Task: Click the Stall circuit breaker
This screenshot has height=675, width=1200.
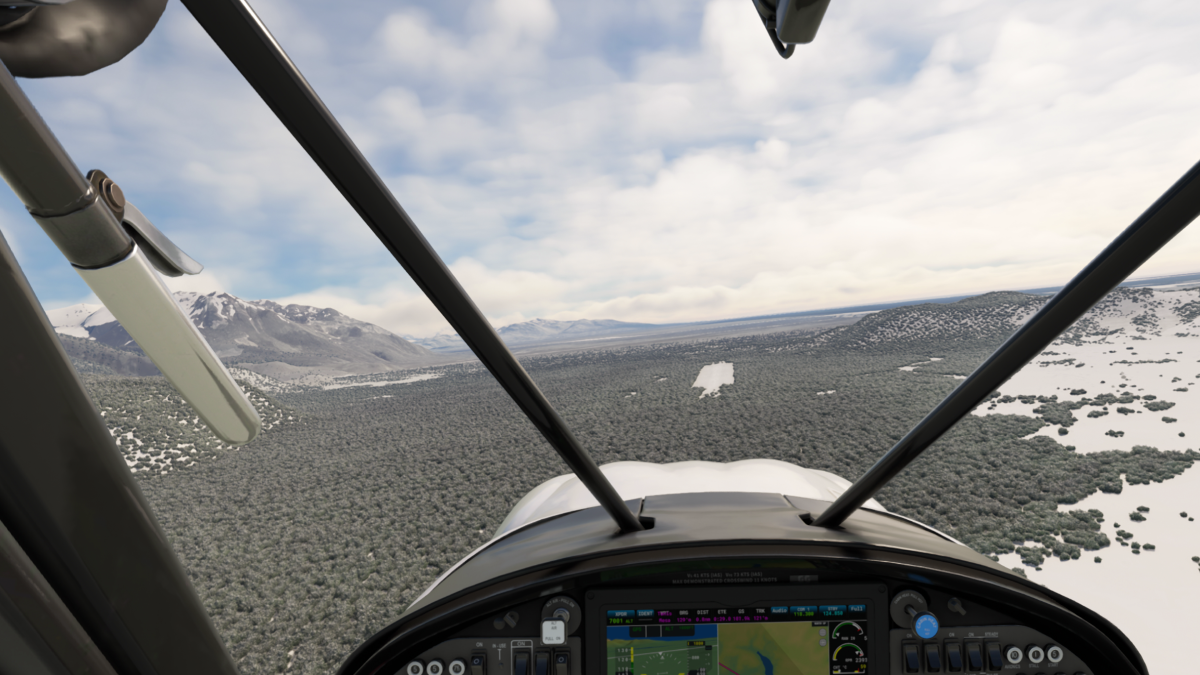Action: (1035, 655)
